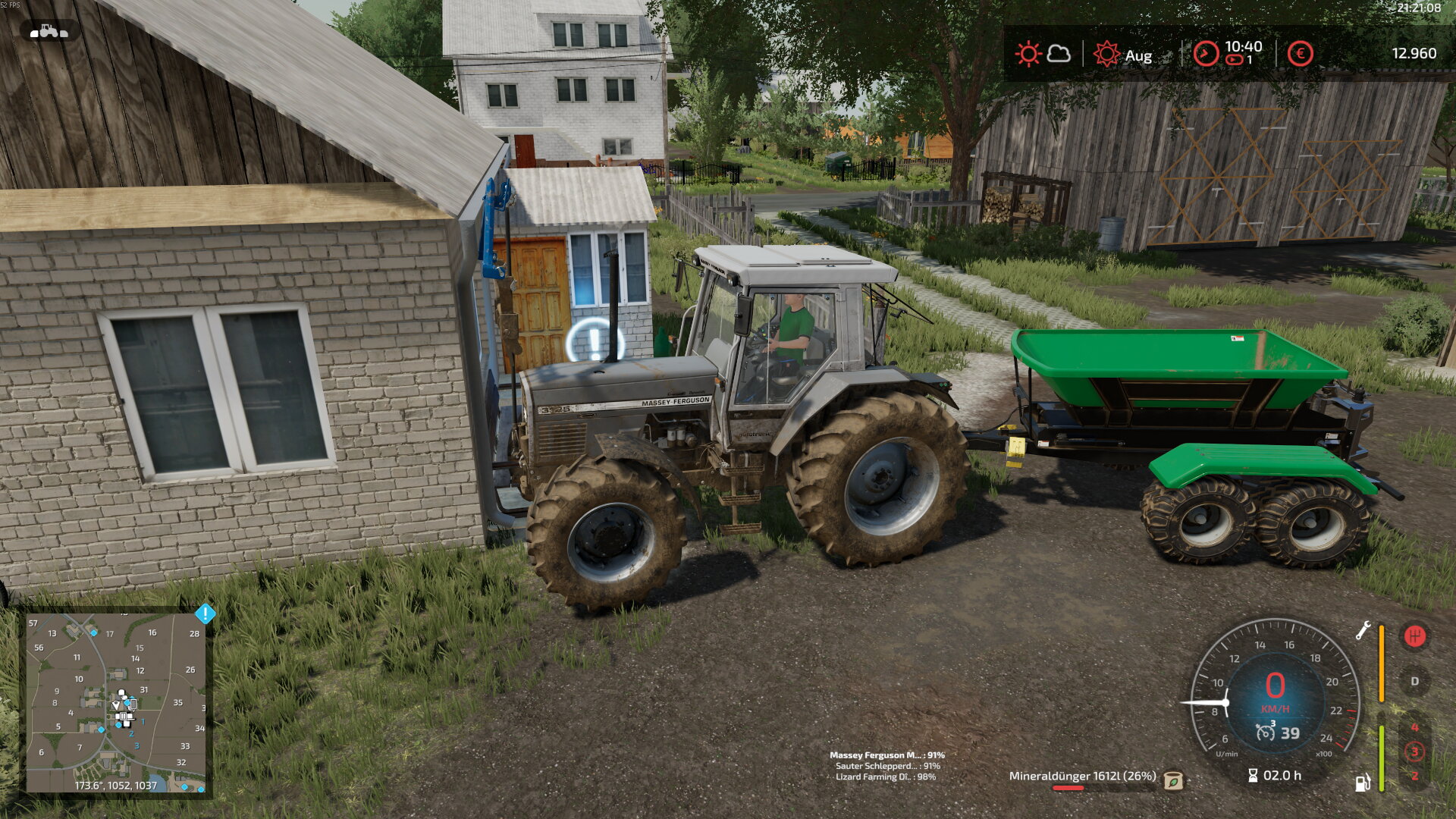1456x819 pixels.
Task: Click the August season icon
Action: (1106, 54)
